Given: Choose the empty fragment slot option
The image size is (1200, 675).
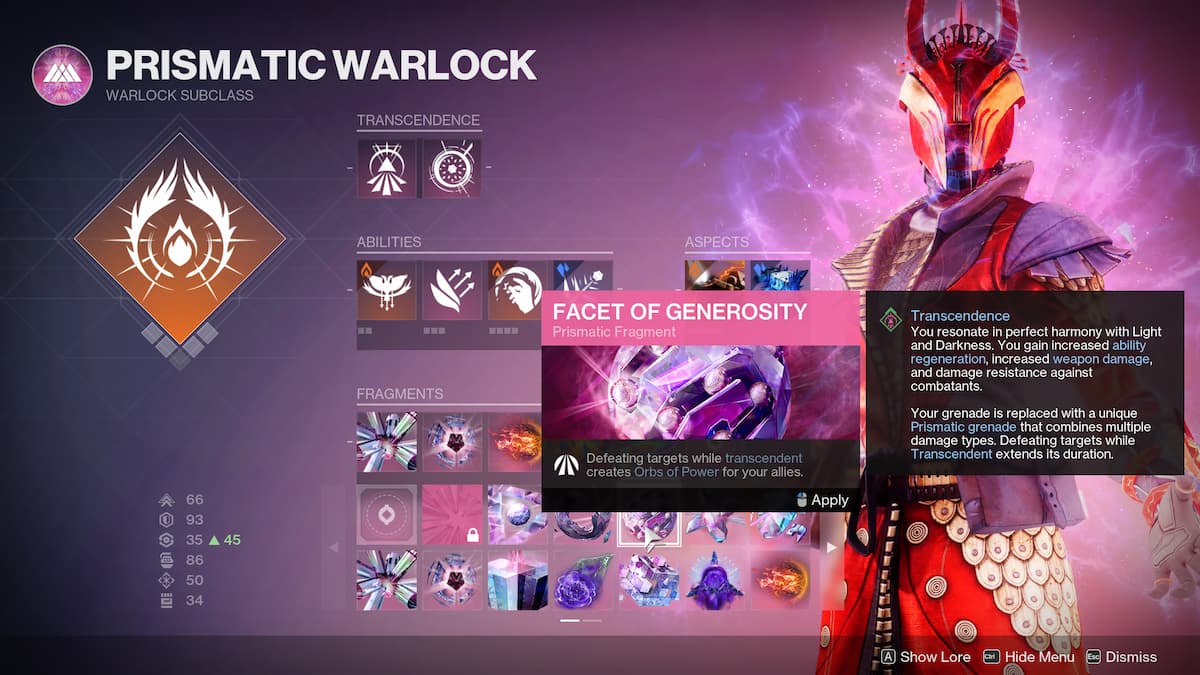Looking at the screenshot, I should (x=386, y=514).
